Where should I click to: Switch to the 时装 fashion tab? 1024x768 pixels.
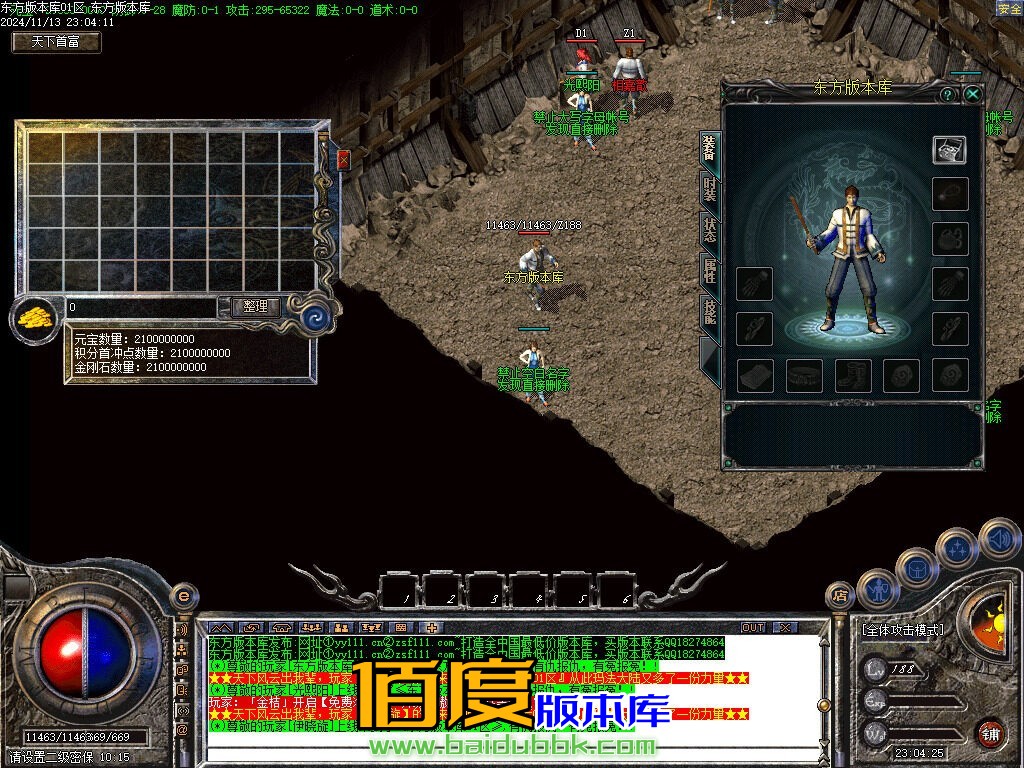[708, 189]
